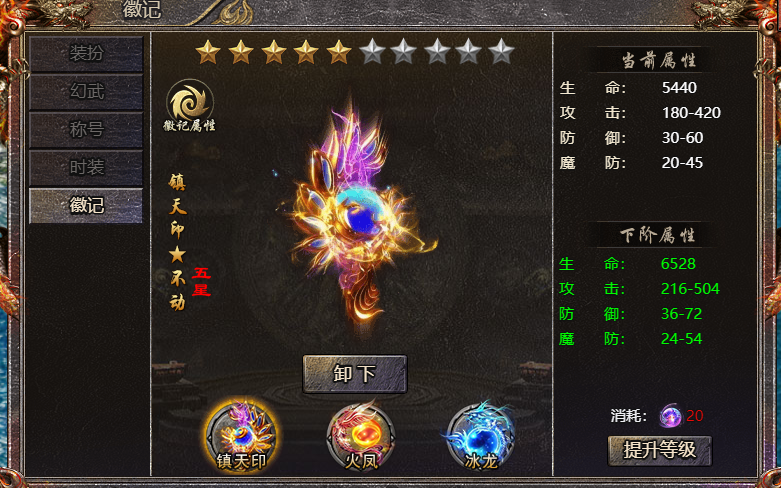The width and height of the screenshot is (781, 488).
Task: Click the 提升等级 upgrade button
Action: (660, 450)
